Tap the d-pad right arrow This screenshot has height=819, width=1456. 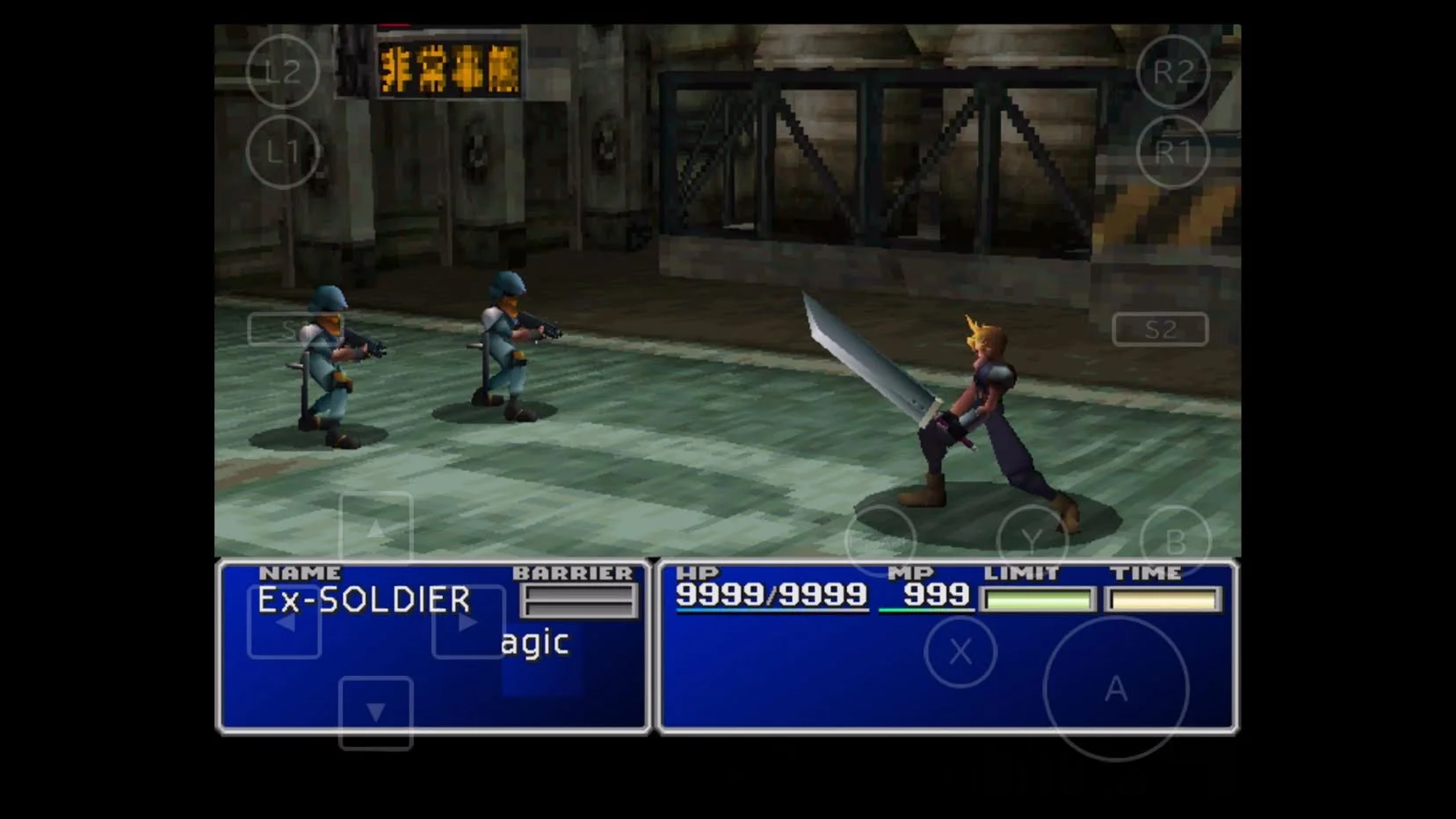click(x=468, y=620)
